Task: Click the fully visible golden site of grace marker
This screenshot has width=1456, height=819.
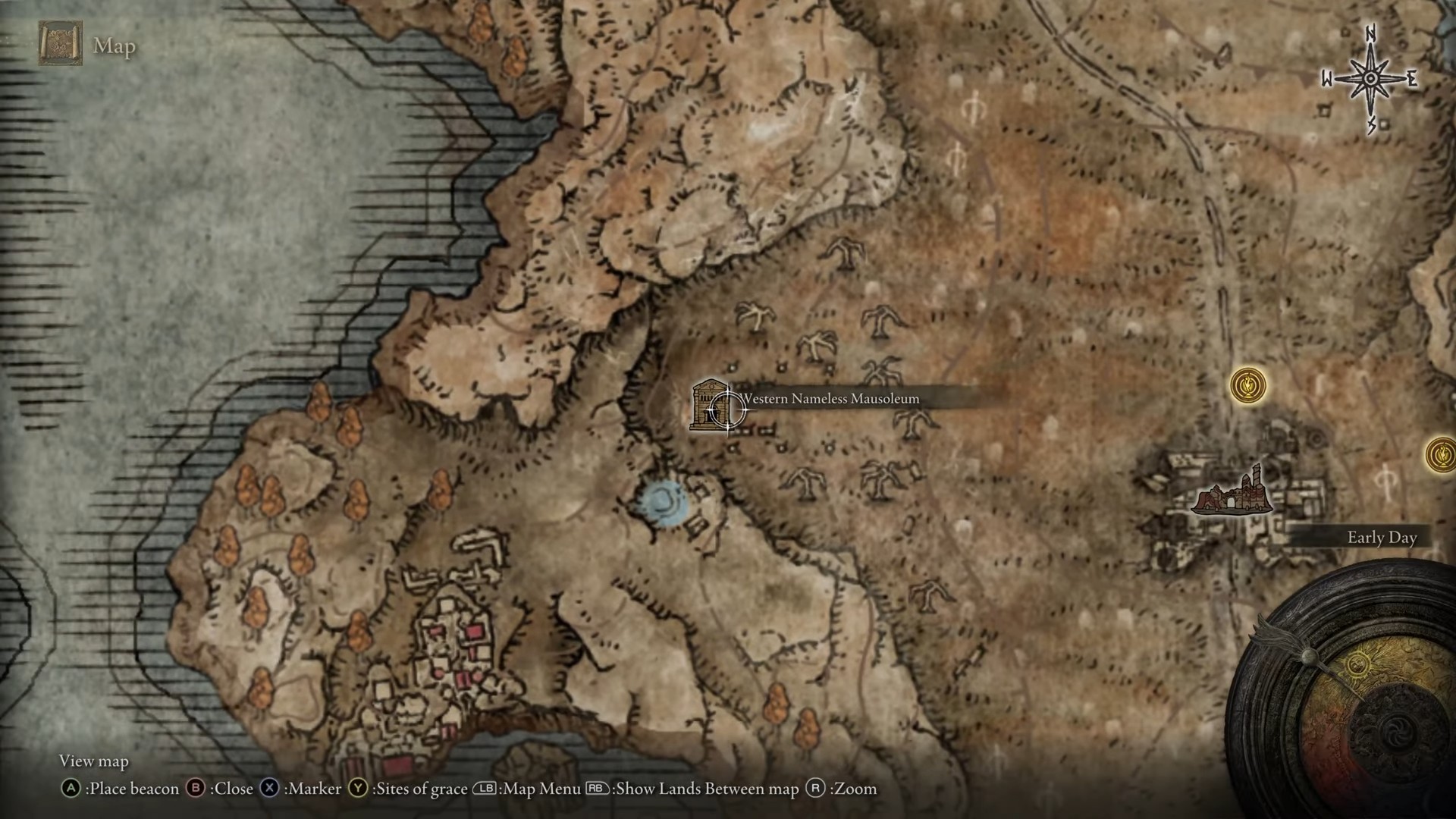Action: click(x=1247, y=385)
